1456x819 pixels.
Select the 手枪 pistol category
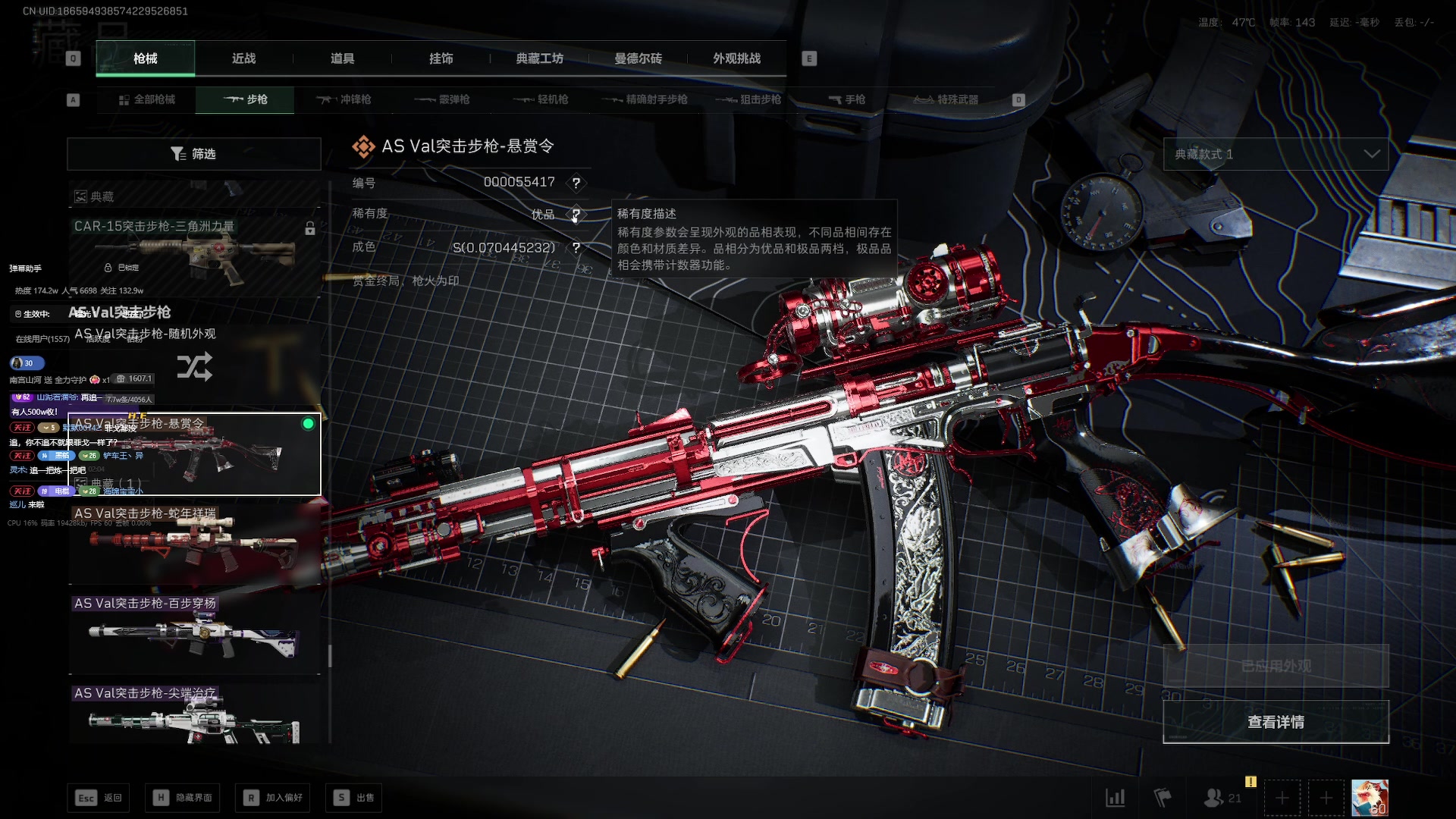pyautogui.click(x=846, y=99)
